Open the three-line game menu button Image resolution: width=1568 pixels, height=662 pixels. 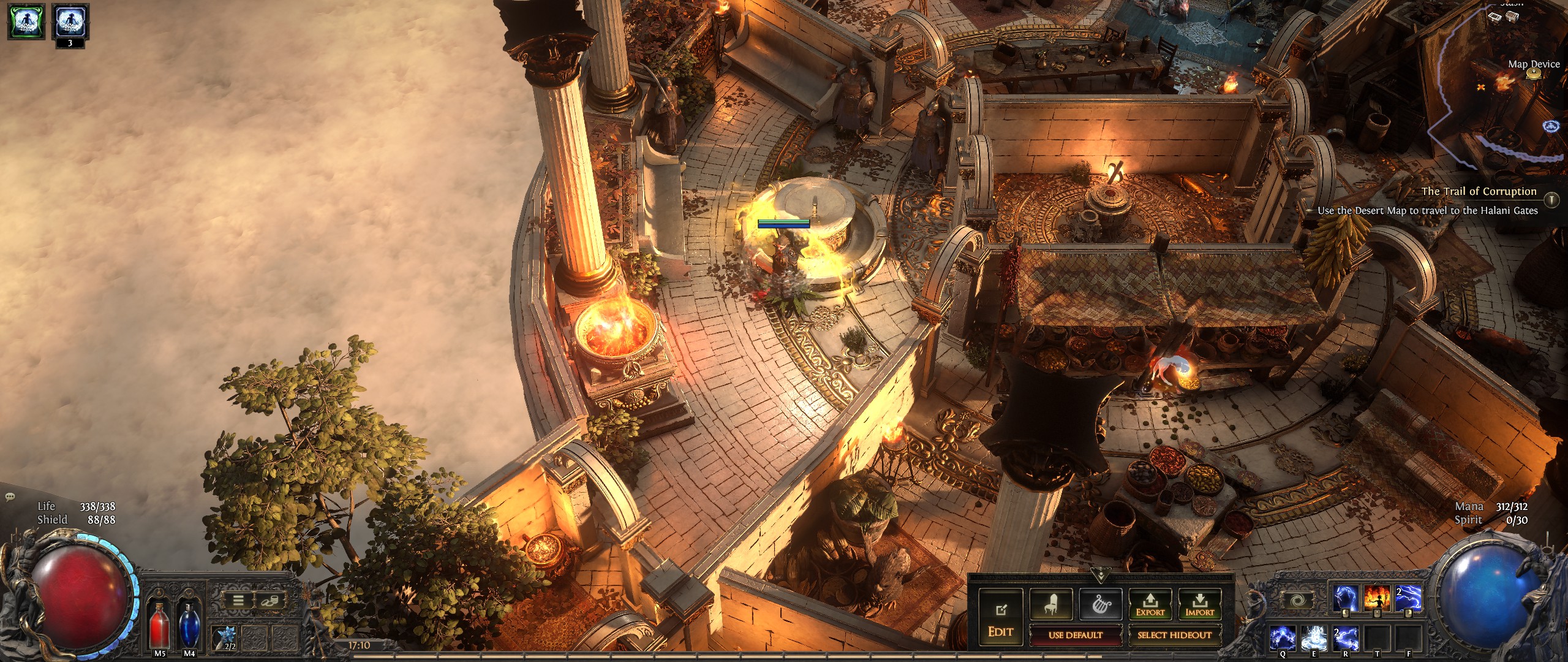(x=238, y=601)
